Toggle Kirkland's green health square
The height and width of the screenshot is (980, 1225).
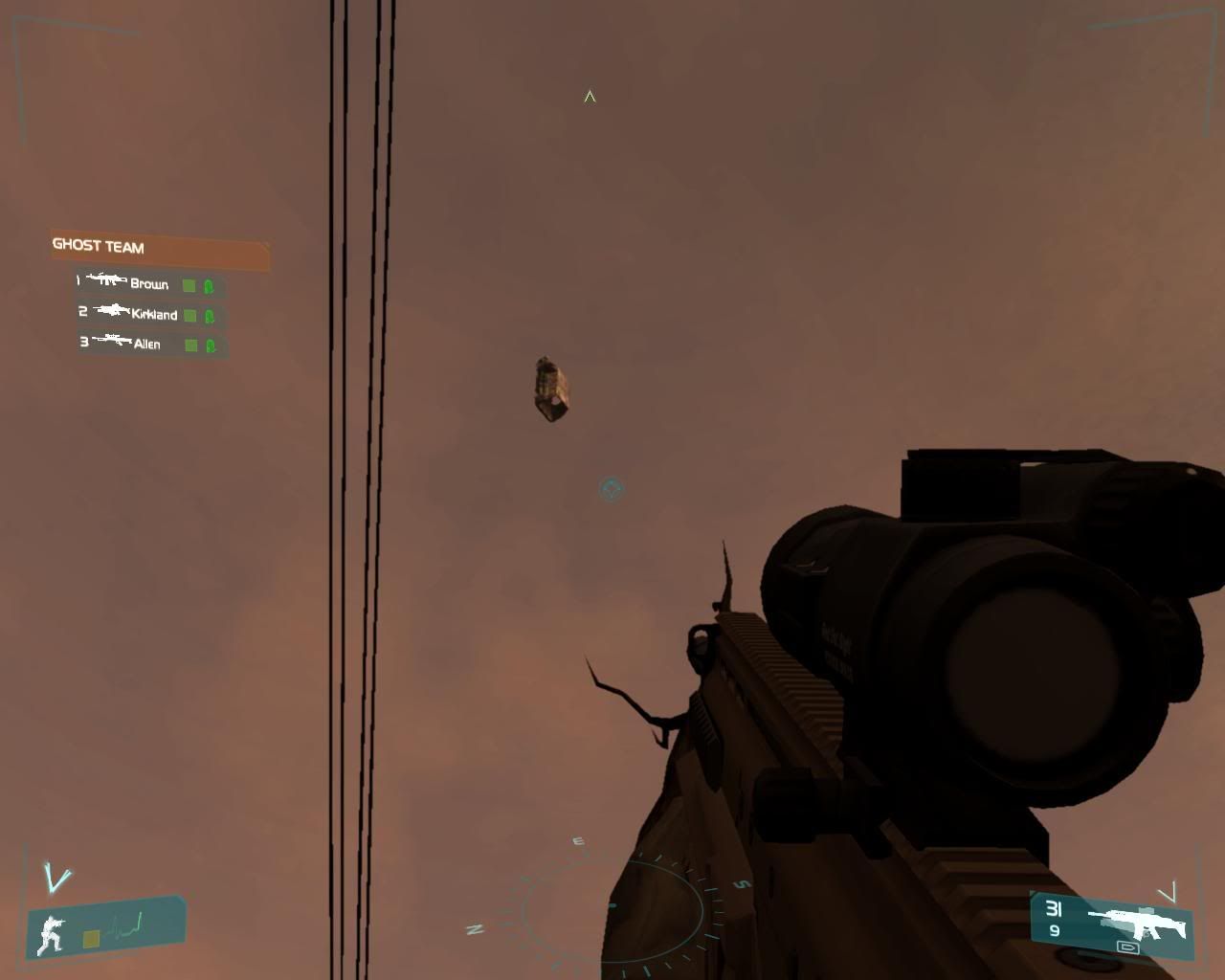point(190,314)
